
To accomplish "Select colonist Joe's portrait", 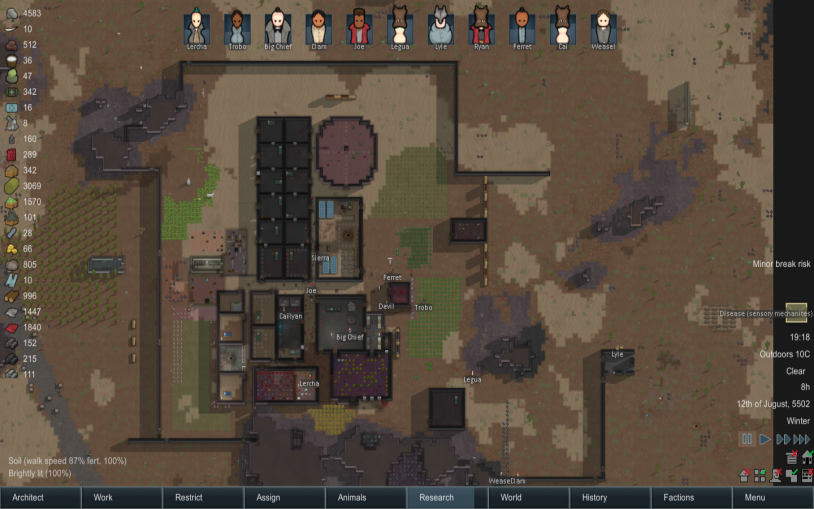I will (359, 27).
